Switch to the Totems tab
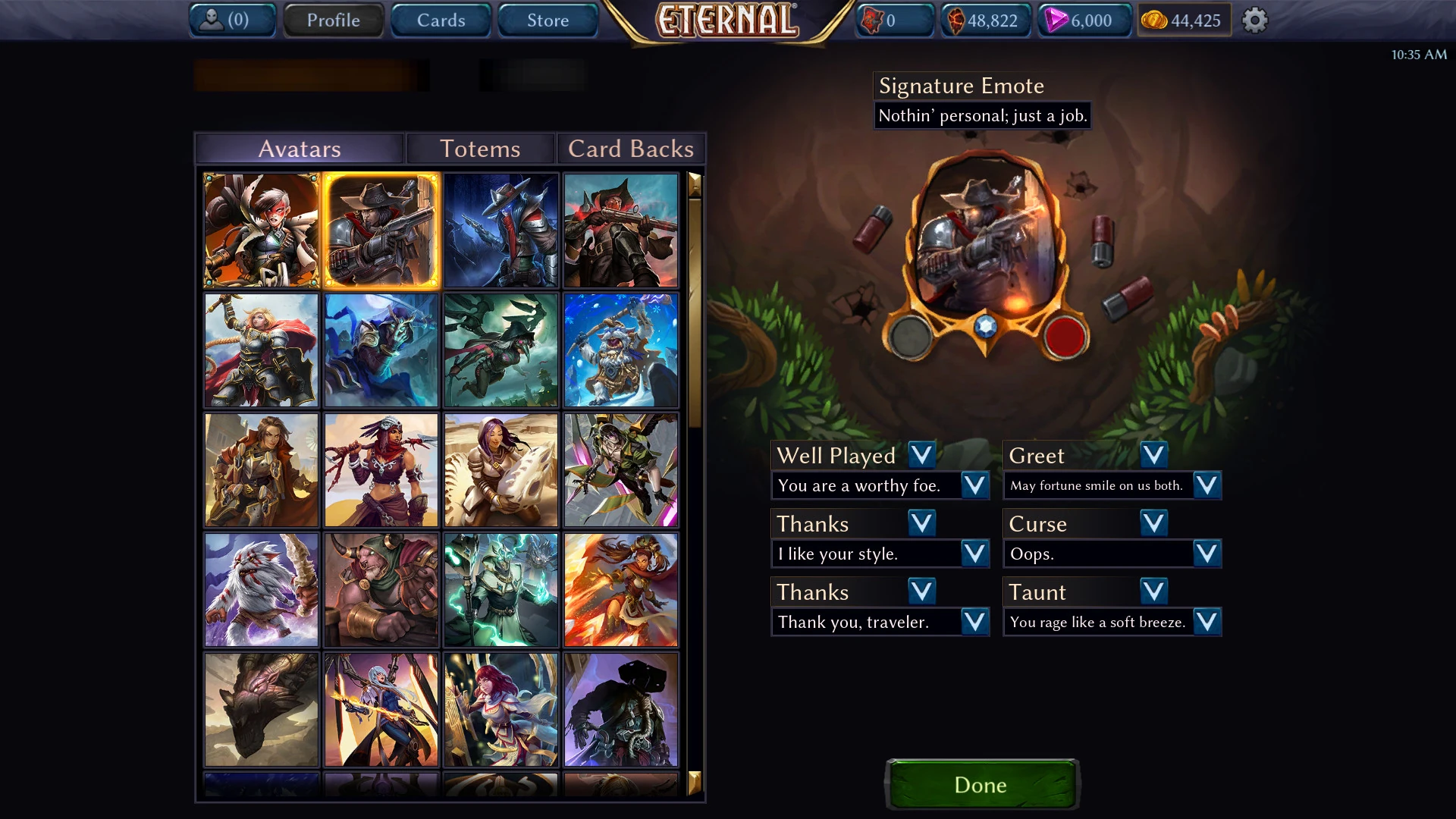1456x819 pixels. (x=481, y=149)
